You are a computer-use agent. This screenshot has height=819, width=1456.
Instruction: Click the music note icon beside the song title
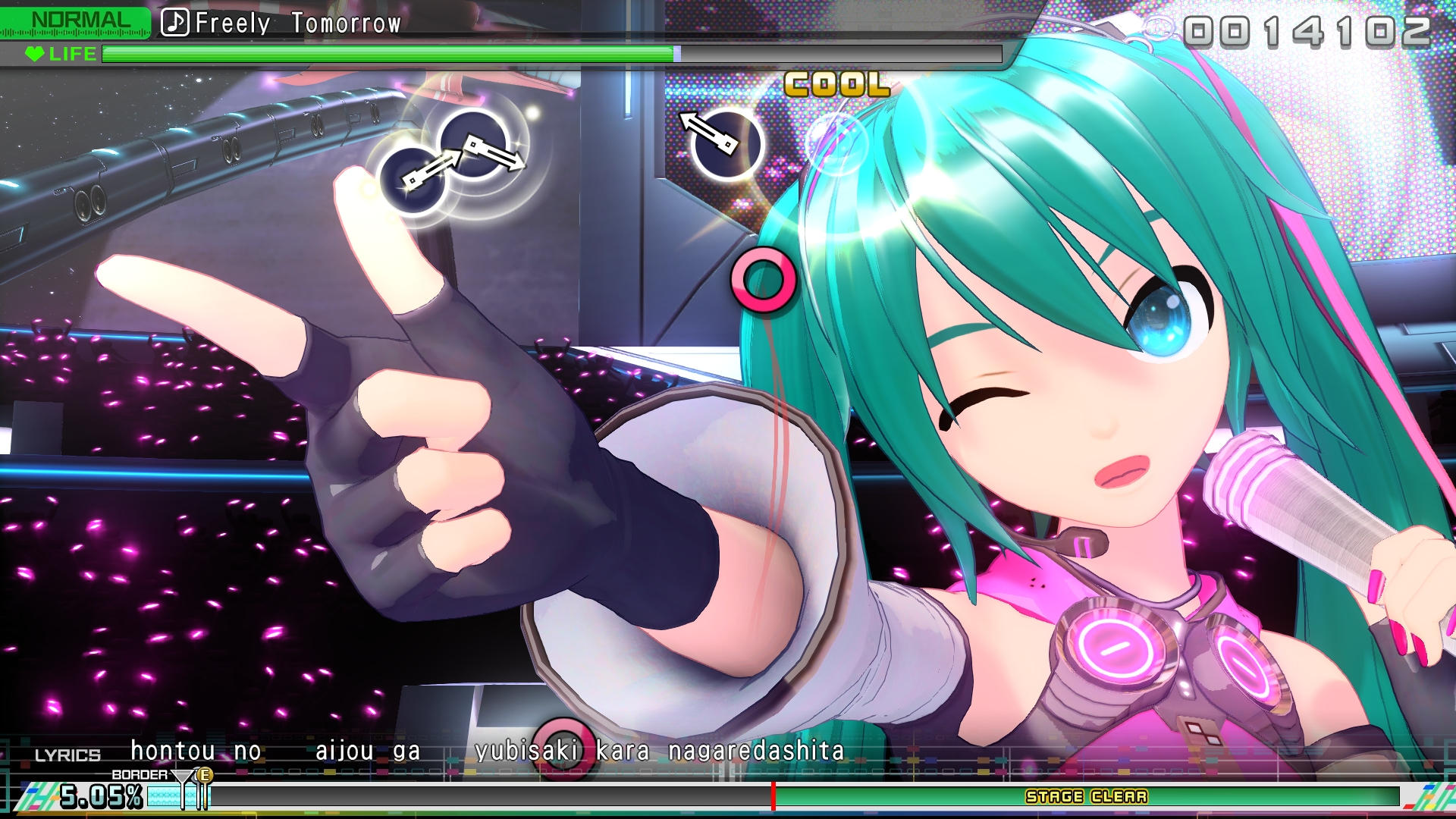click(177, 24)
